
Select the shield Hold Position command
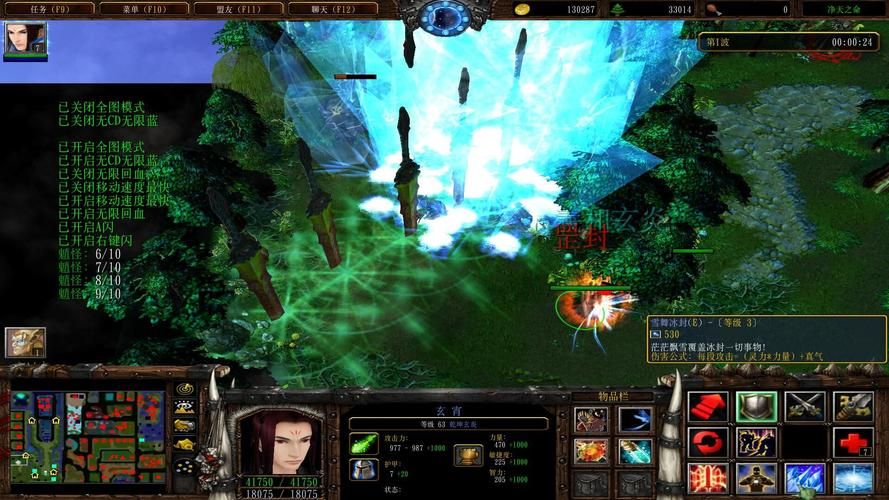755,406
